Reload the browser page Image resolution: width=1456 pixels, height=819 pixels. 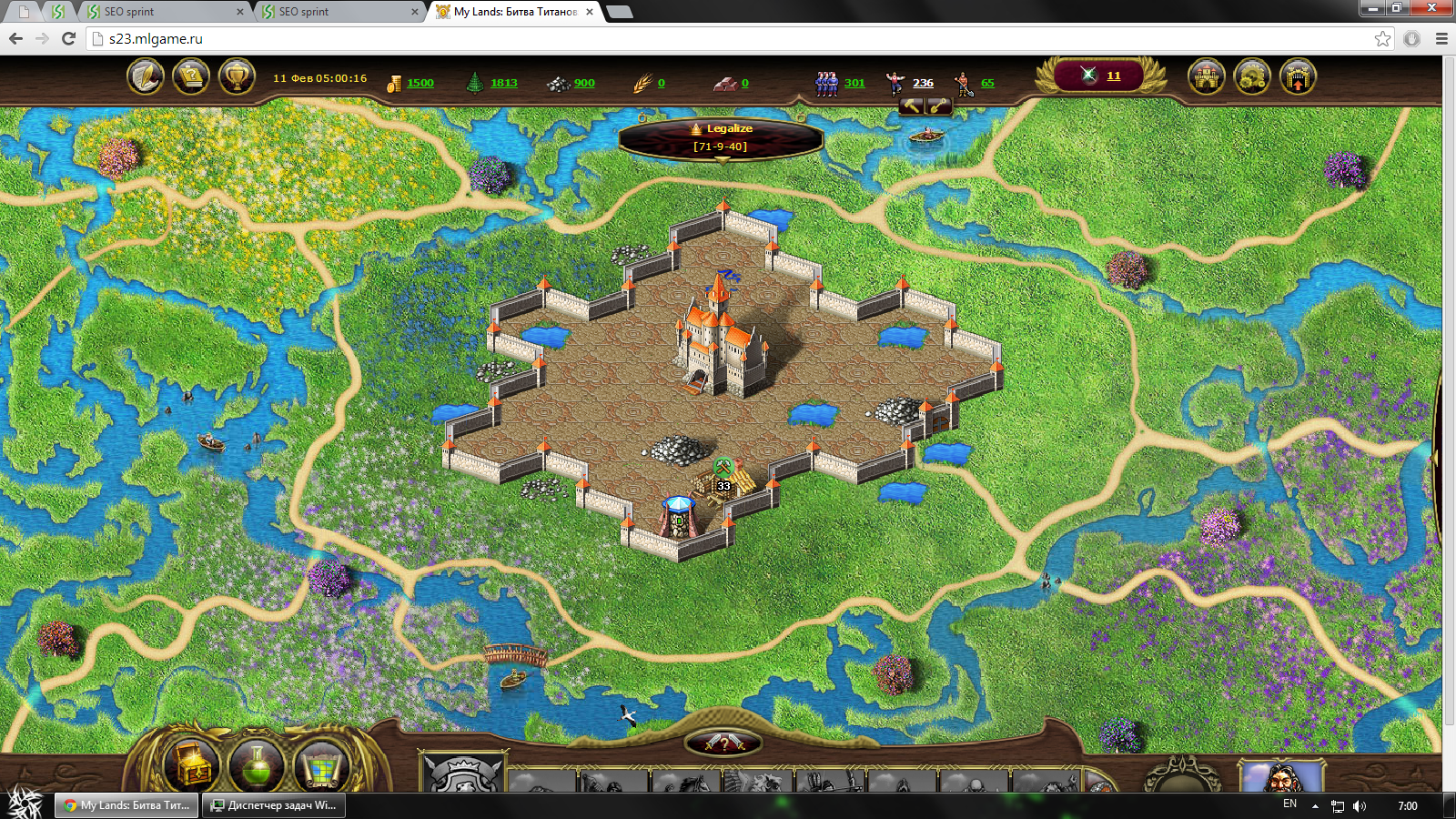[68, 38]
